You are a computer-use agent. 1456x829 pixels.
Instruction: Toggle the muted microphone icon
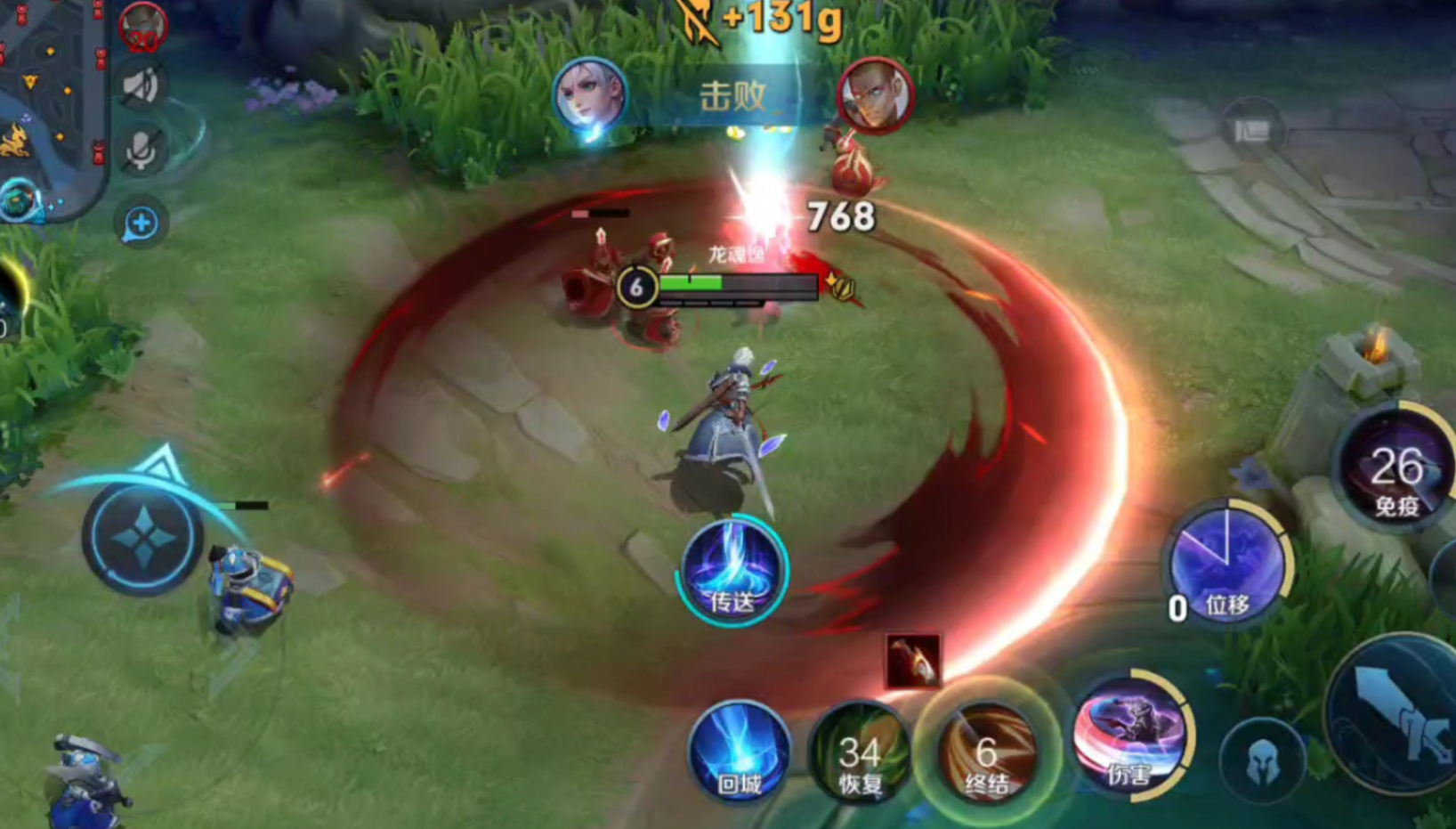click(x=142, y=150)
